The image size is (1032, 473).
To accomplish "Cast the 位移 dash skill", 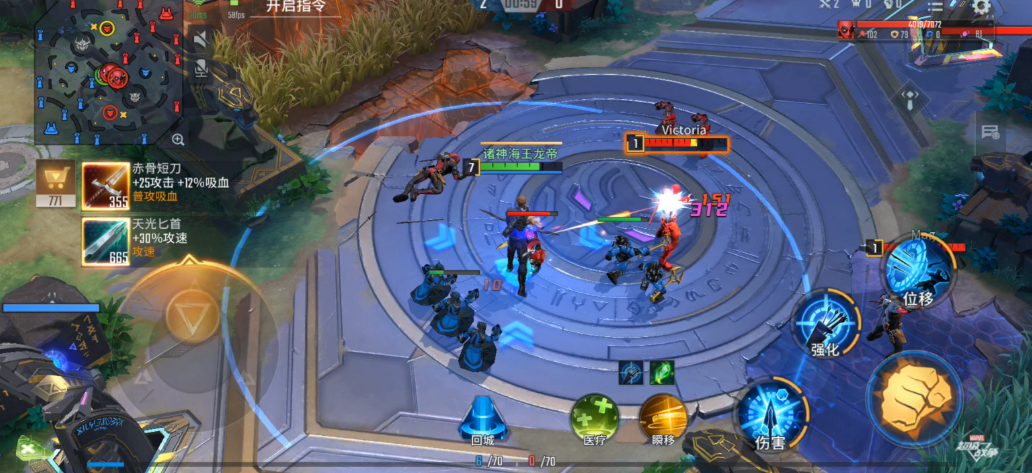I will pyautogui.click(x=916, y=272).
